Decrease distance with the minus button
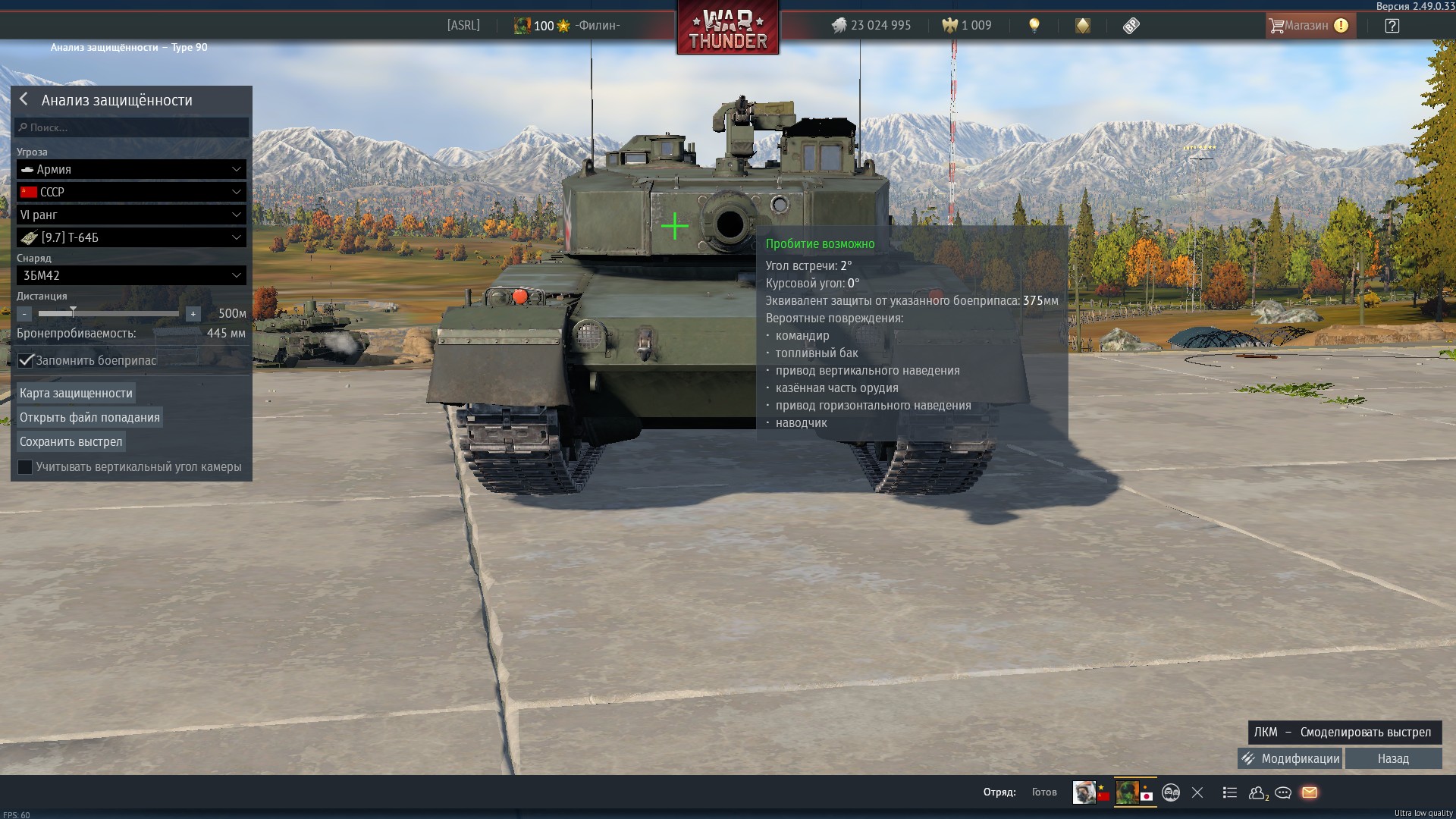 (24, 314)
